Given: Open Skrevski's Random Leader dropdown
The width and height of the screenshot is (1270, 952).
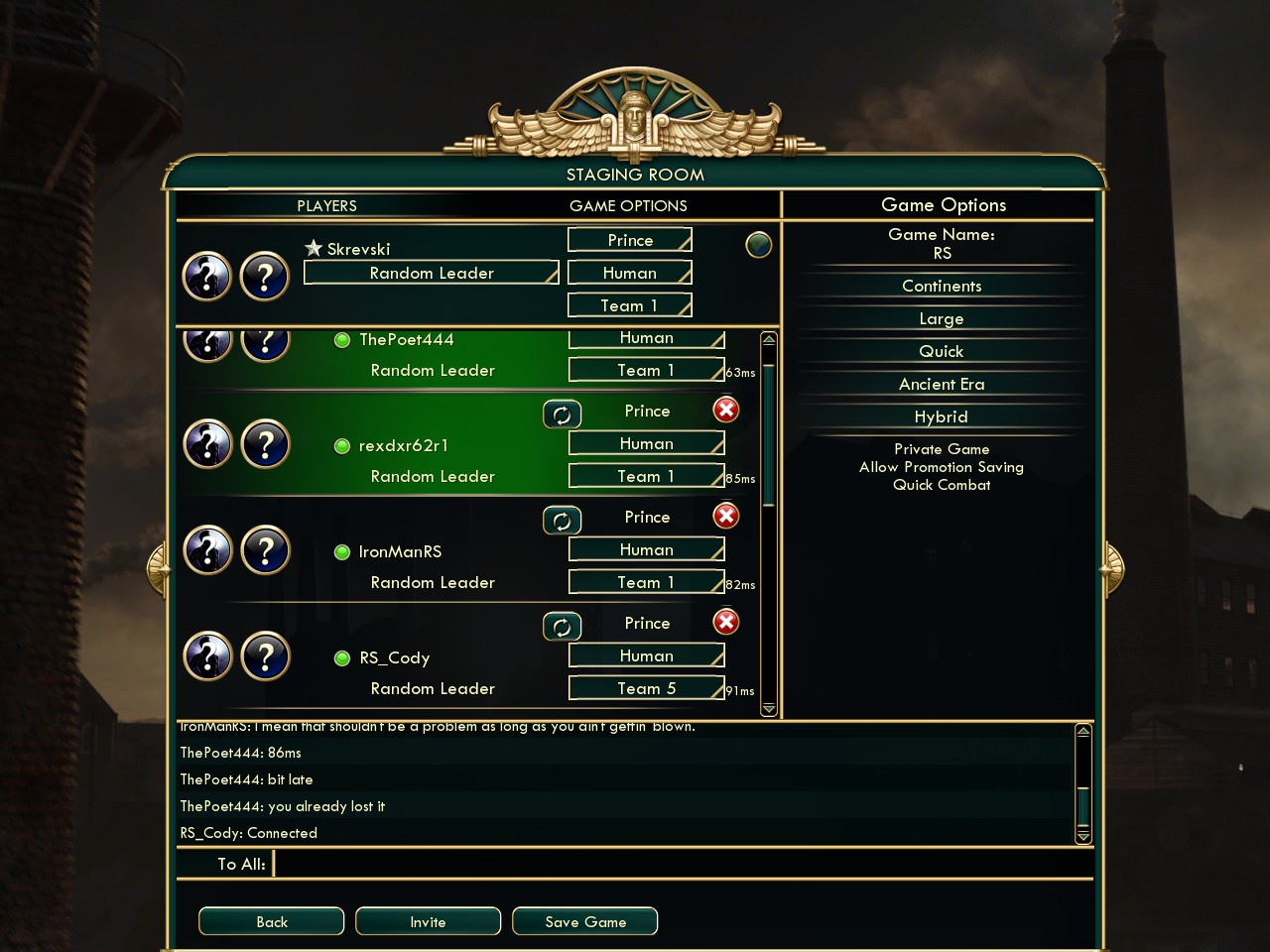Looking at the screenshot, I should point(432,273).
